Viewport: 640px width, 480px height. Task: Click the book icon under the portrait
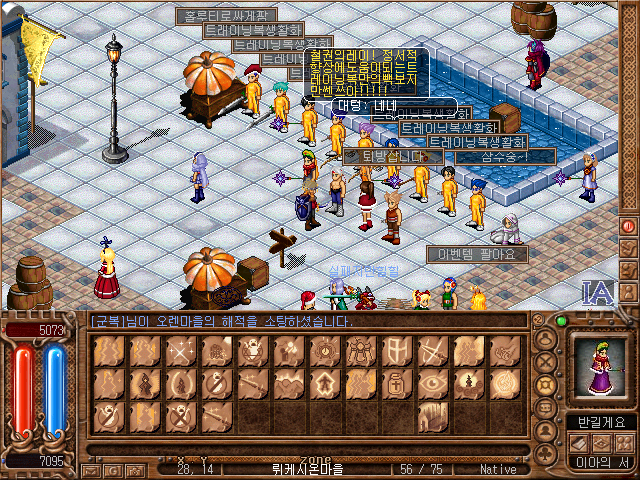tap(579, 441)
